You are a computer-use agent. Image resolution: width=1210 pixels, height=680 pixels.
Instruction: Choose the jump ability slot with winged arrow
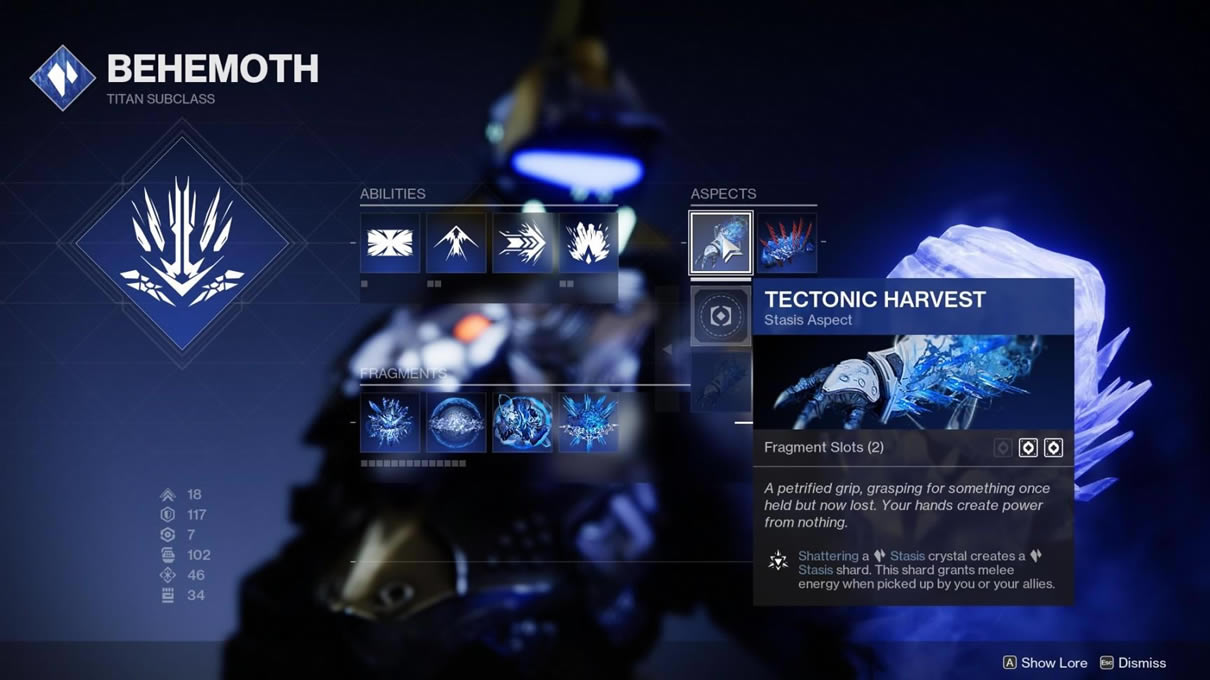[x=456, y=243]
